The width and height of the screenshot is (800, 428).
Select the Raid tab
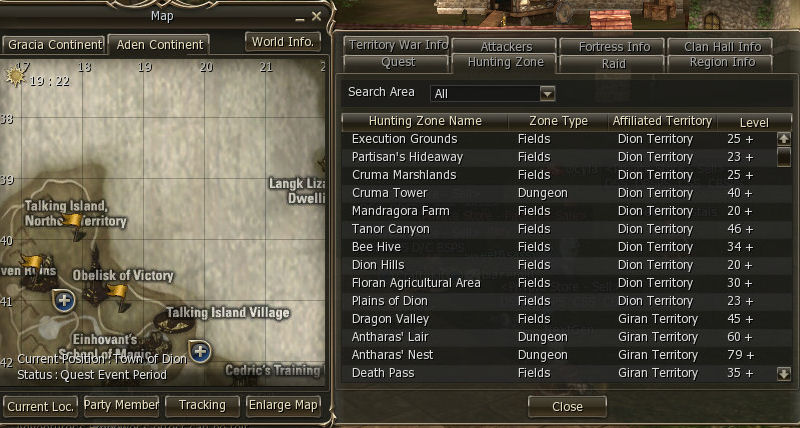(613, 62)
